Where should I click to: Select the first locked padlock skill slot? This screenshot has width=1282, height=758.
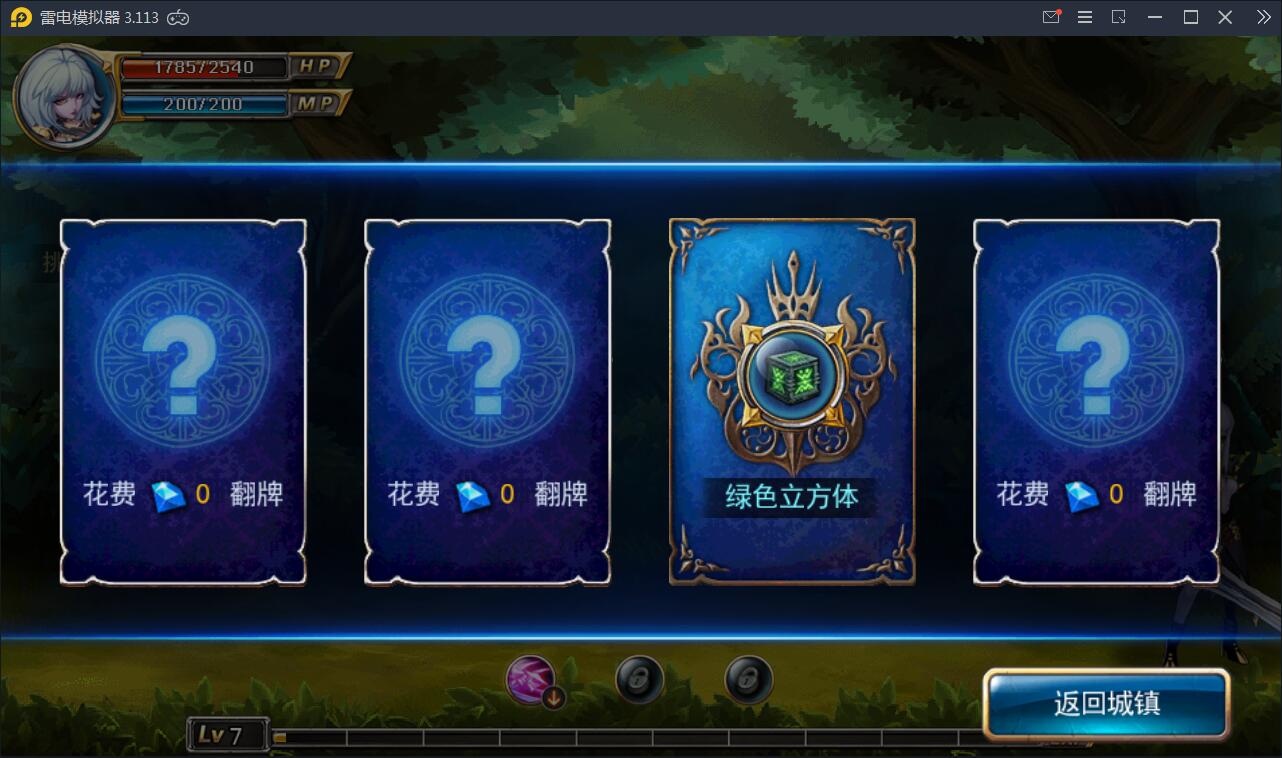pyautogui.click(x=639, y=679)
